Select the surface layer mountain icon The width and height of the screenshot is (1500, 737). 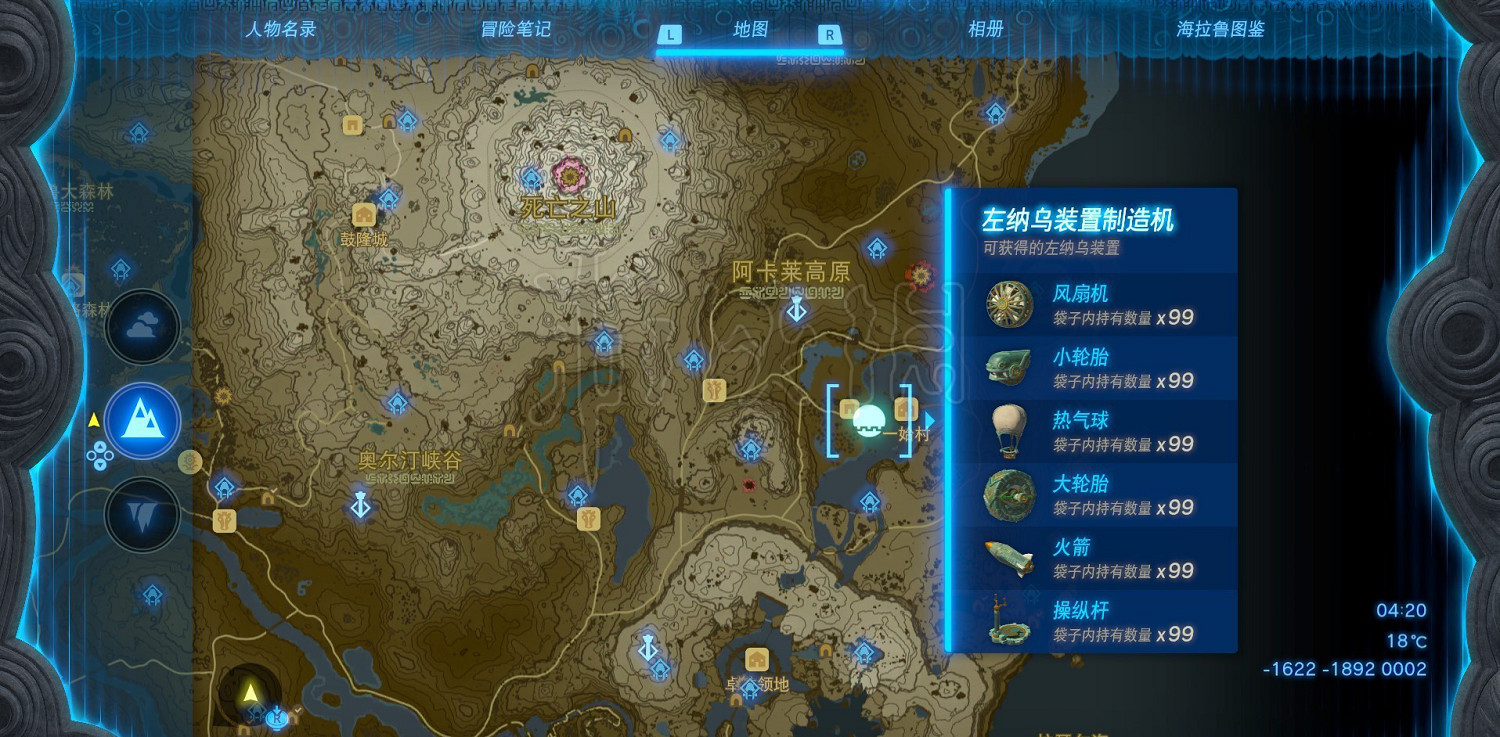142,421
